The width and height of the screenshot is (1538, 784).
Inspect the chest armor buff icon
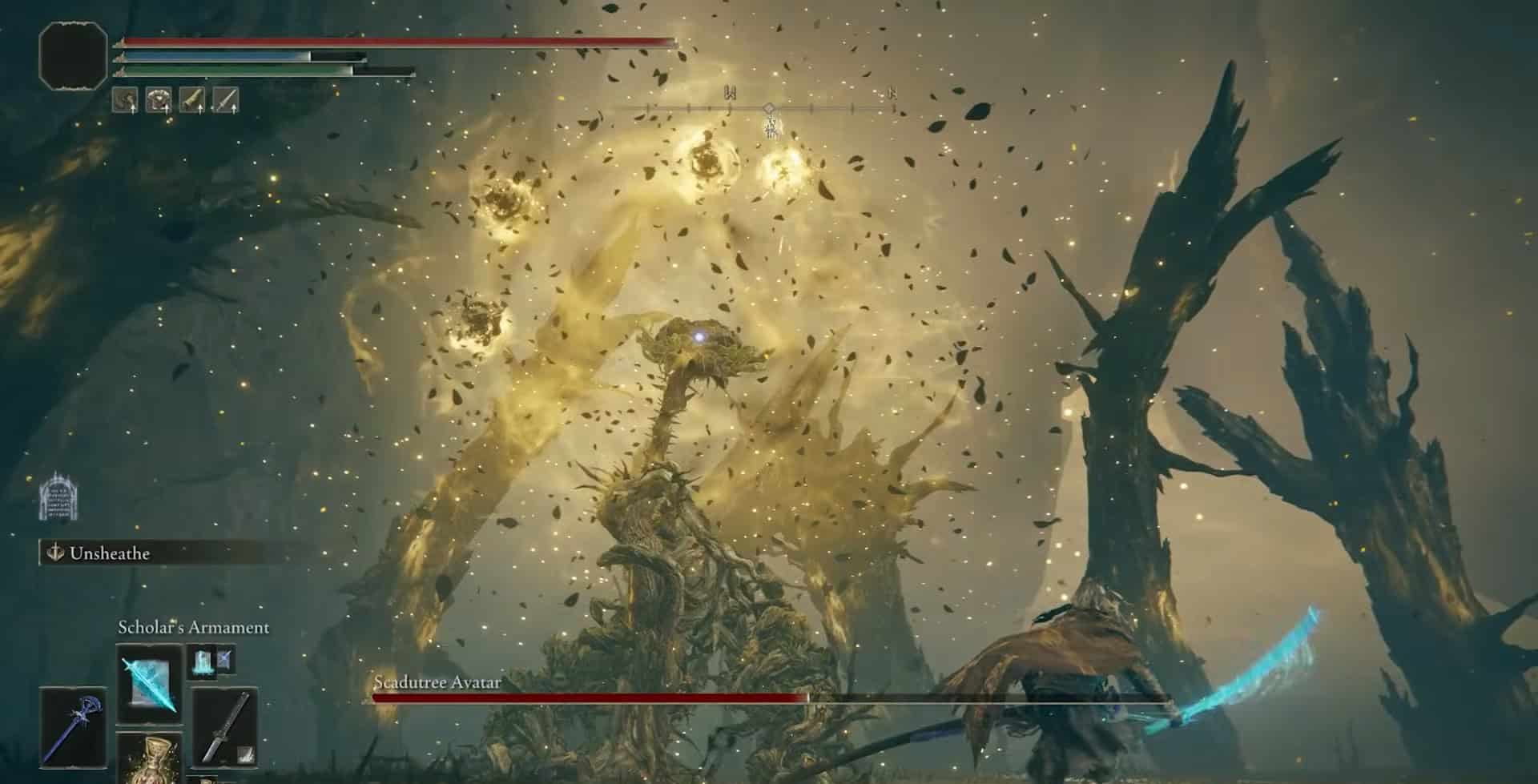click(x=159, y=100)
